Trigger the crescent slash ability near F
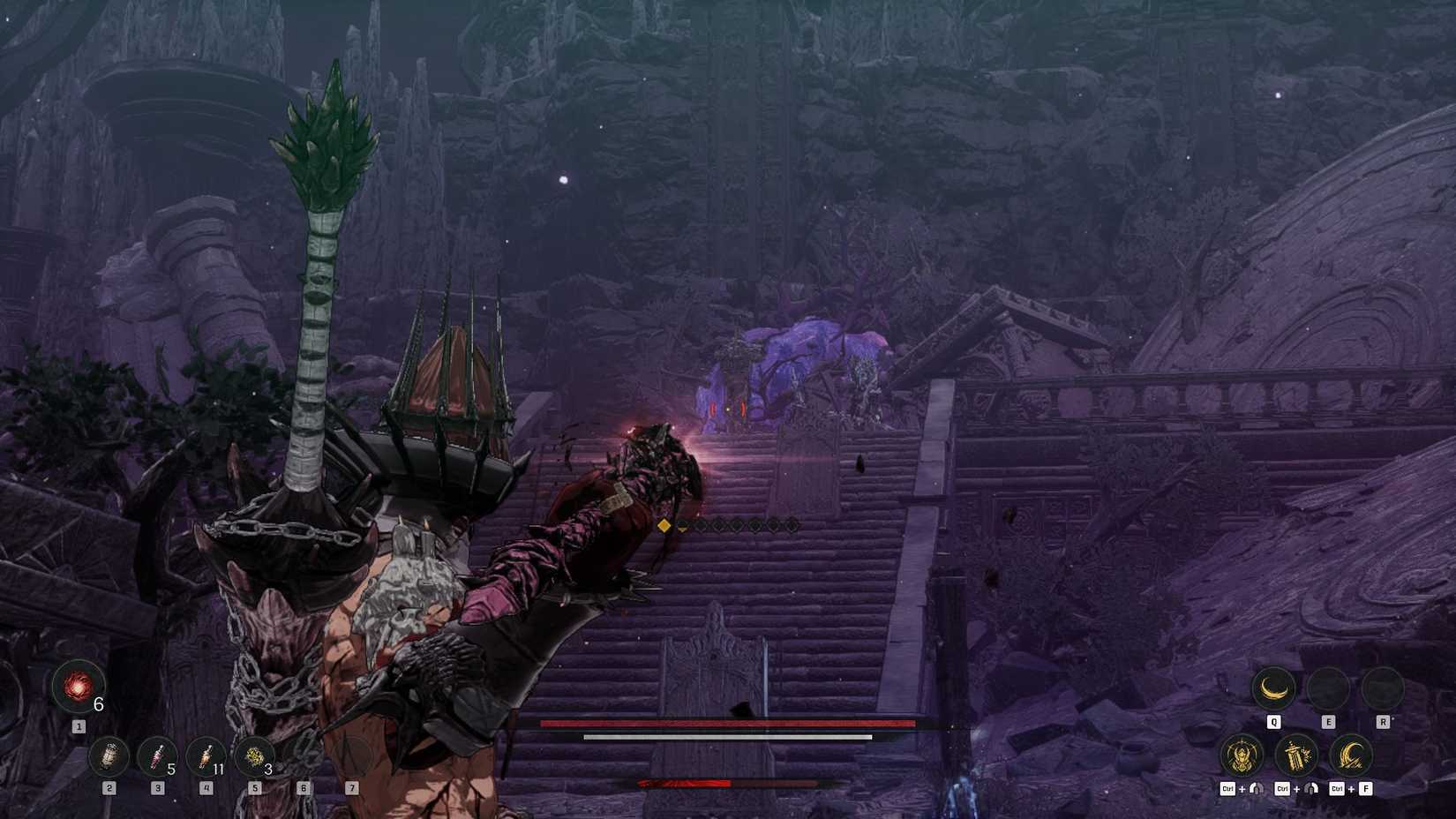1456x819 pixels. (1351, 754)
